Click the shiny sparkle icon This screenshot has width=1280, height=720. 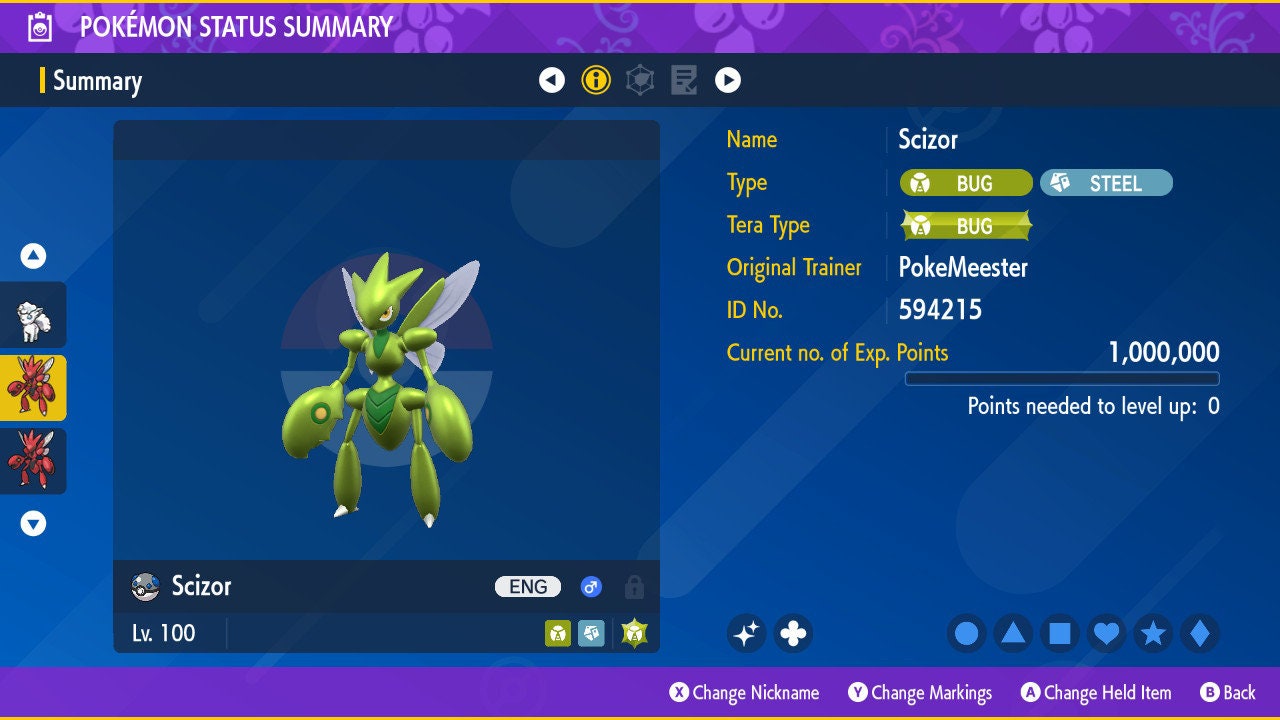tap(746, 633)
